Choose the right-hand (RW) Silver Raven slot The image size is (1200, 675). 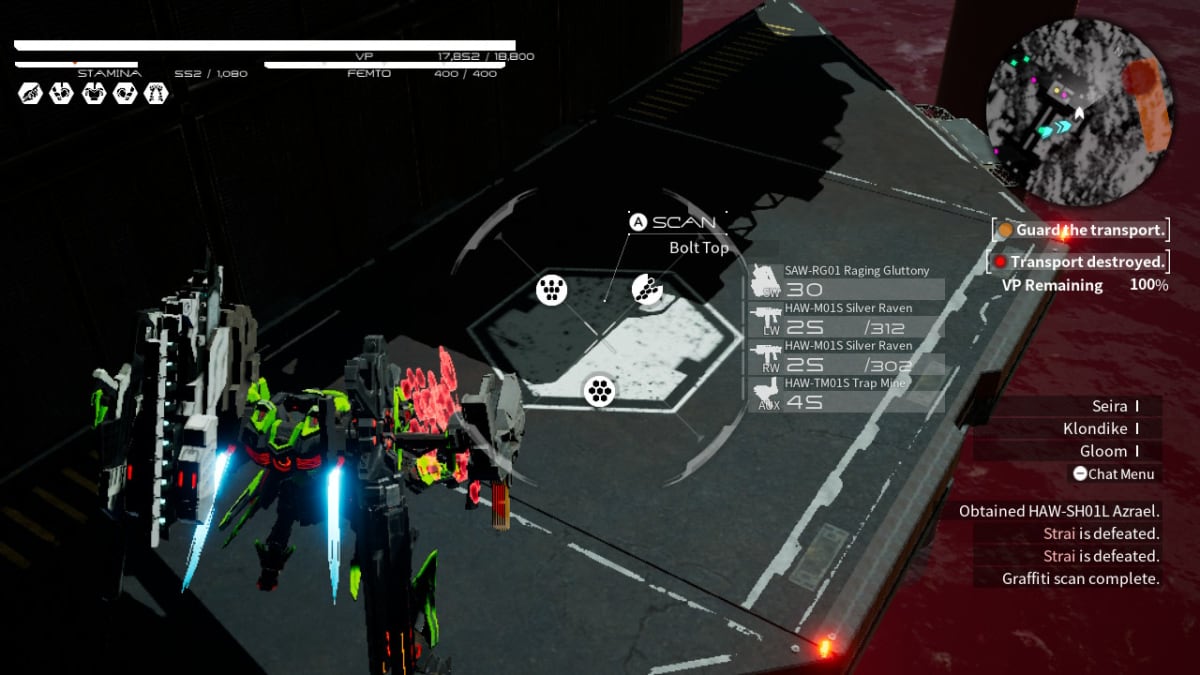(846, 358)
